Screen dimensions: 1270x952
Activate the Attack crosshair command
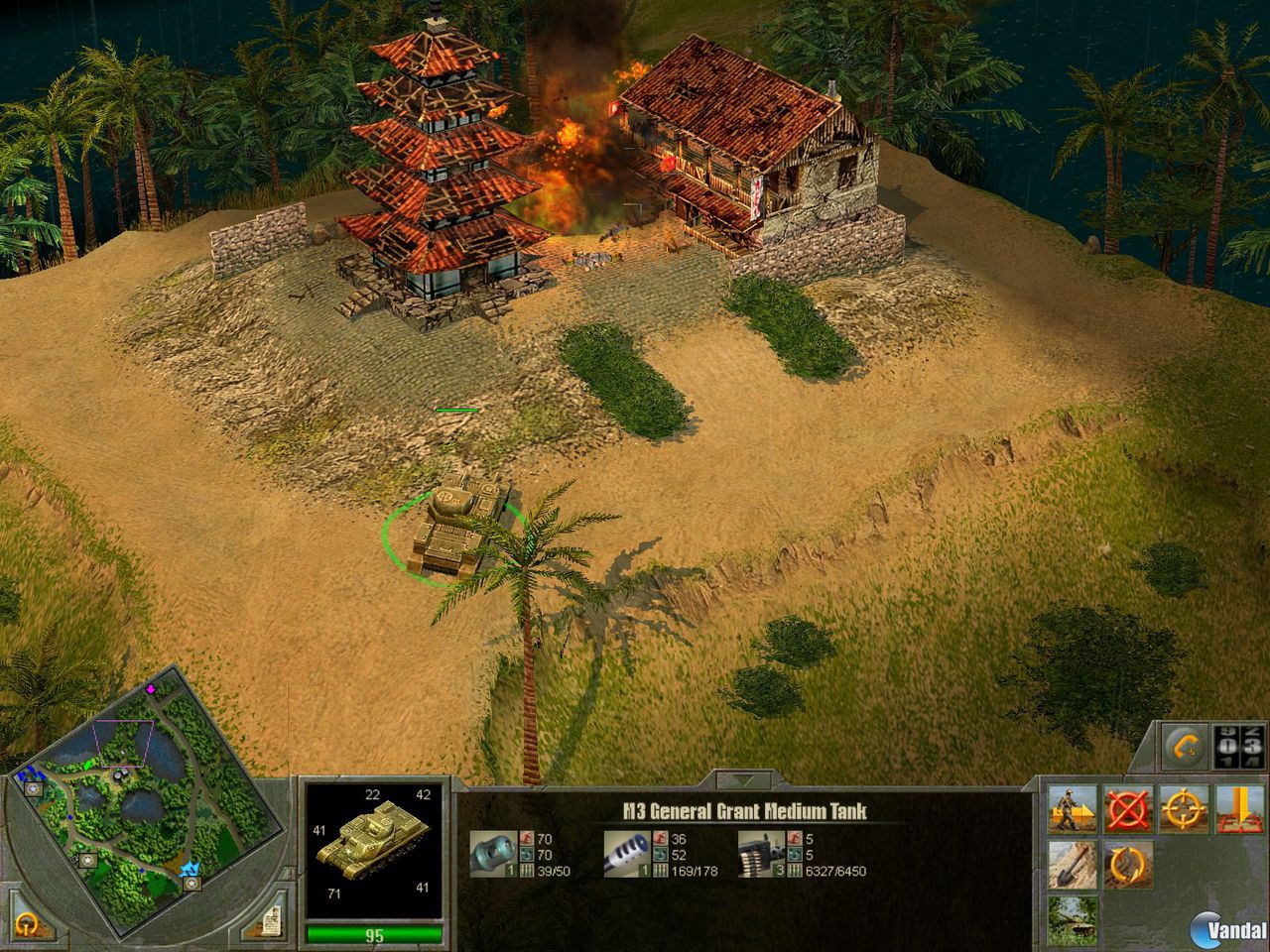click(x=1183, y=808)
